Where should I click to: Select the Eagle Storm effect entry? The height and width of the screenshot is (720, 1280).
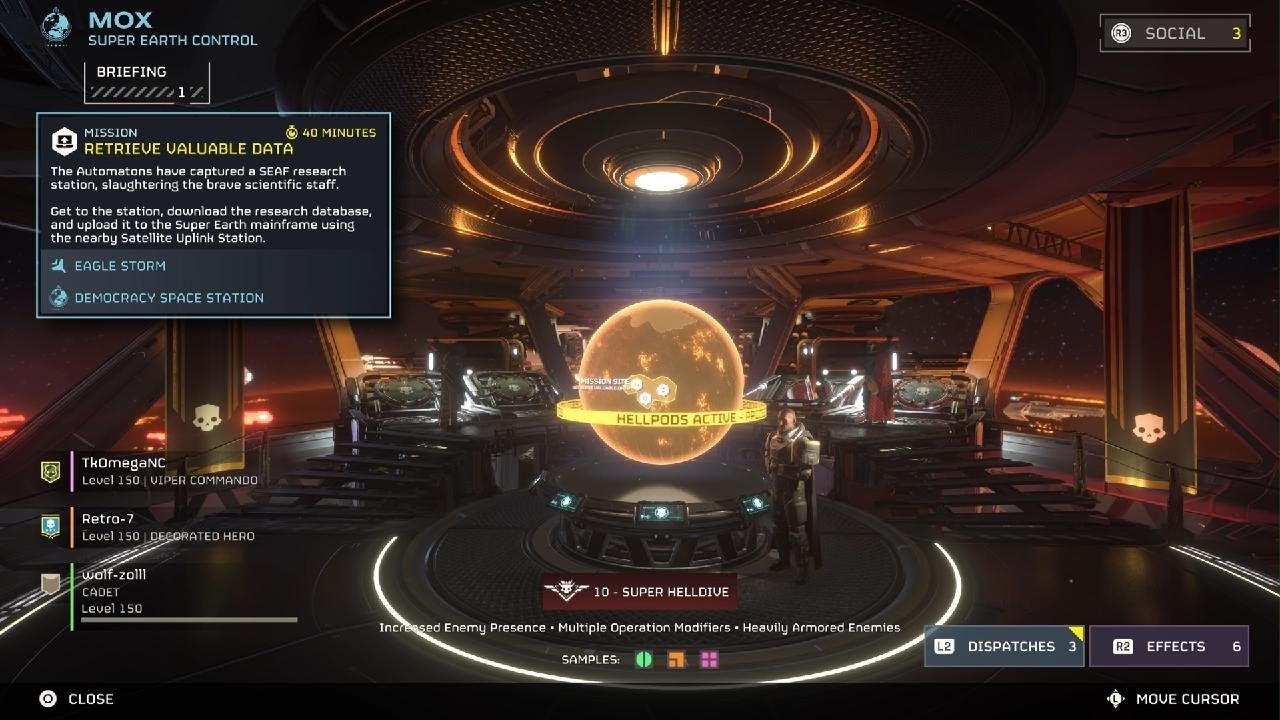click(119, 266)
